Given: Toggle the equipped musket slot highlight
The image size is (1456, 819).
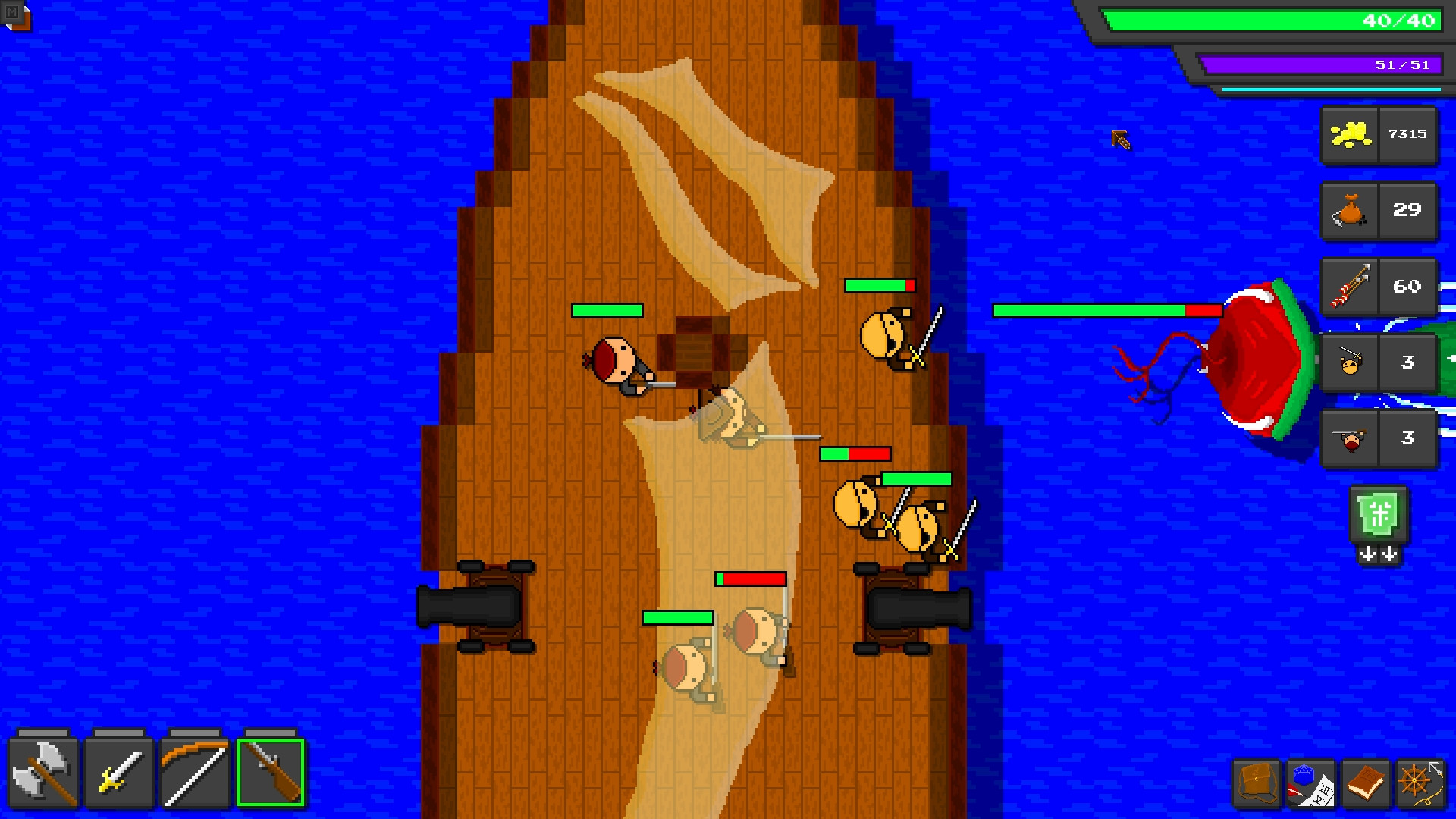Looking at the screenshot, I should pos(270,770).
